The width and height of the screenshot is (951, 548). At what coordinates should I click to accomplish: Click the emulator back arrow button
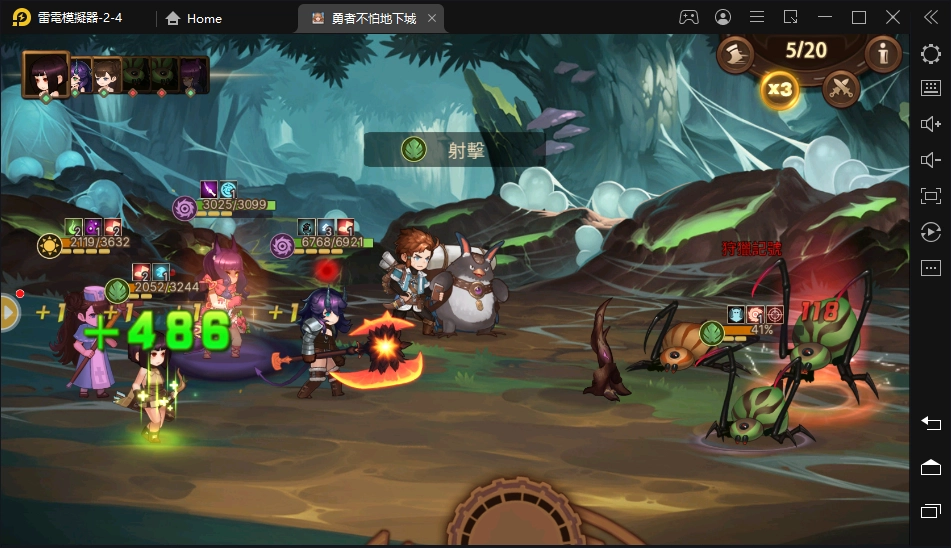point(930,424)
